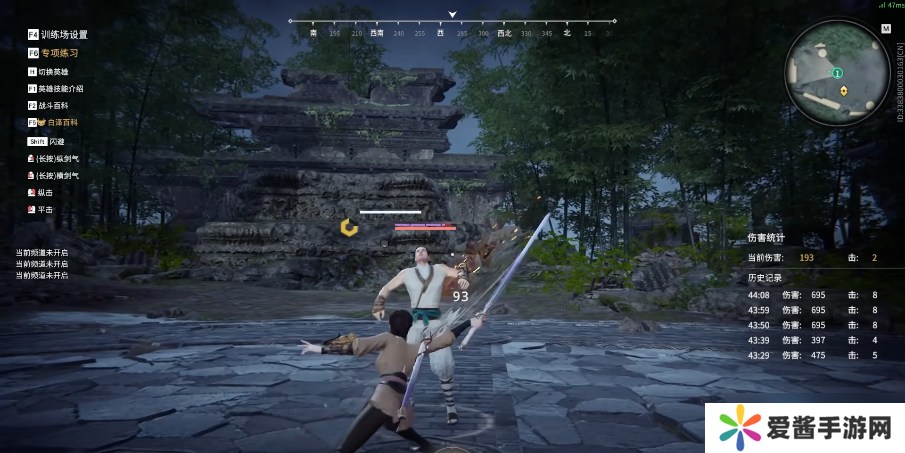Click the circular minimap
Image resolution: width=905 pixels, height=453 pixels.
(x=837, y=73)
